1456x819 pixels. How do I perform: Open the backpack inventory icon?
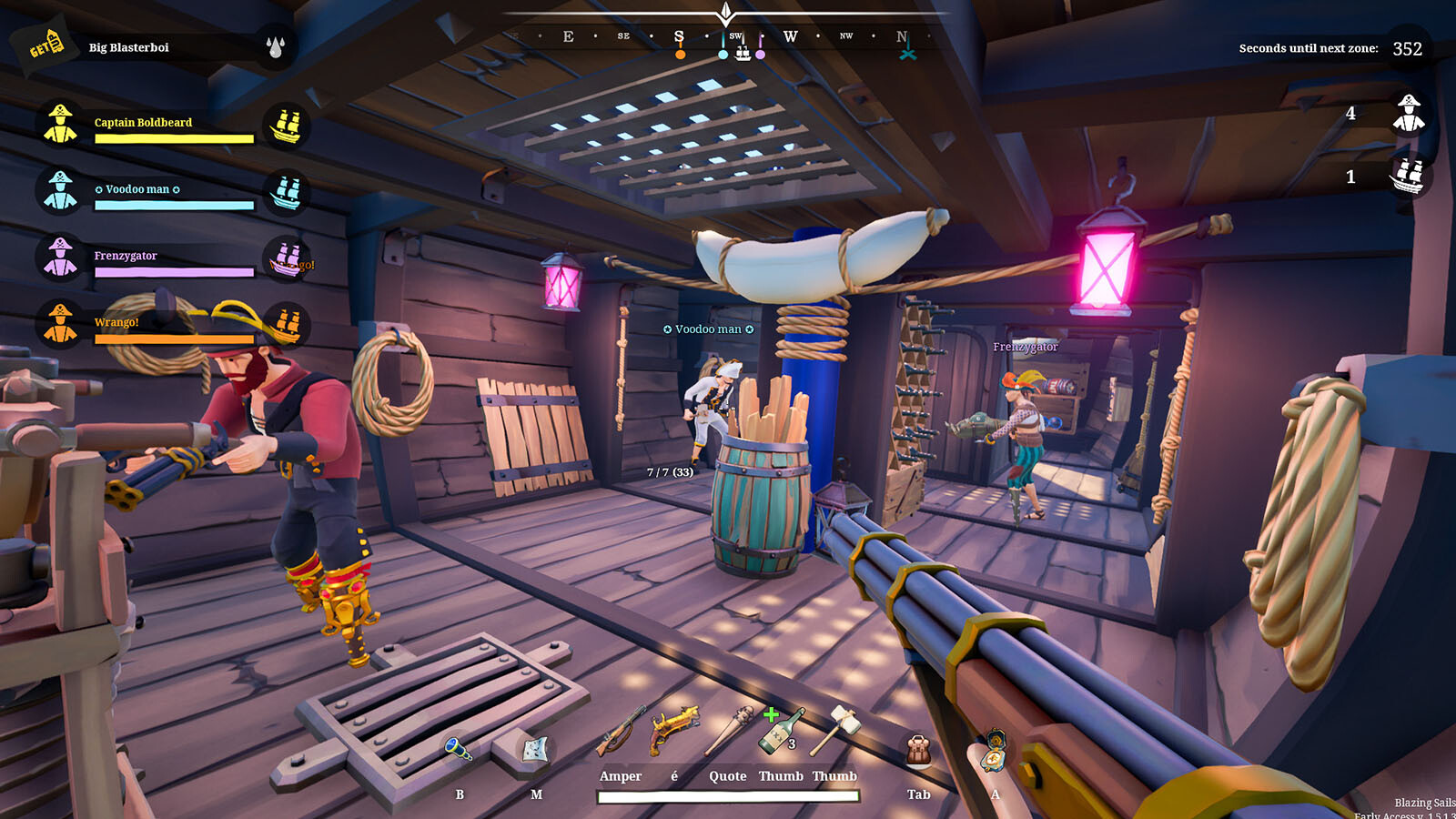tap(919, 752)
